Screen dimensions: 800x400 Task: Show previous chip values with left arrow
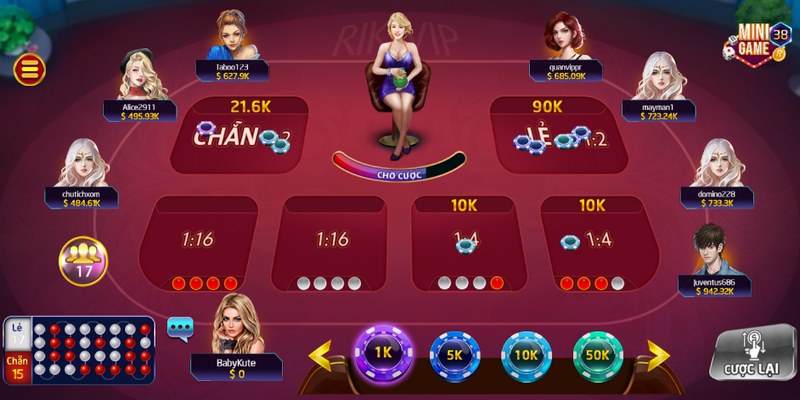(322, 353)
